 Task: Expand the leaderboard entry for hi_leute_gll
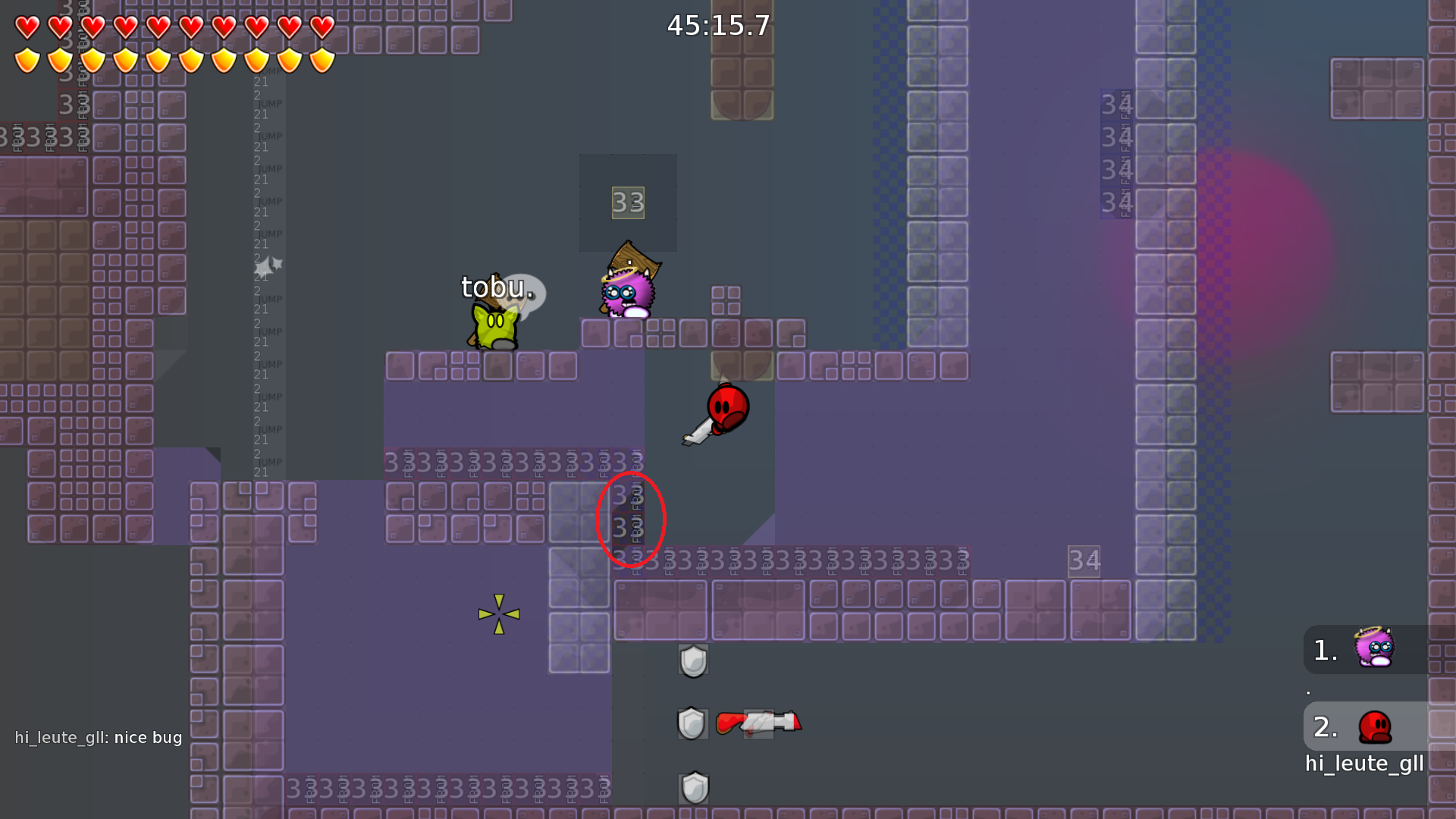pyautogui.click(x=1364, y=764)
